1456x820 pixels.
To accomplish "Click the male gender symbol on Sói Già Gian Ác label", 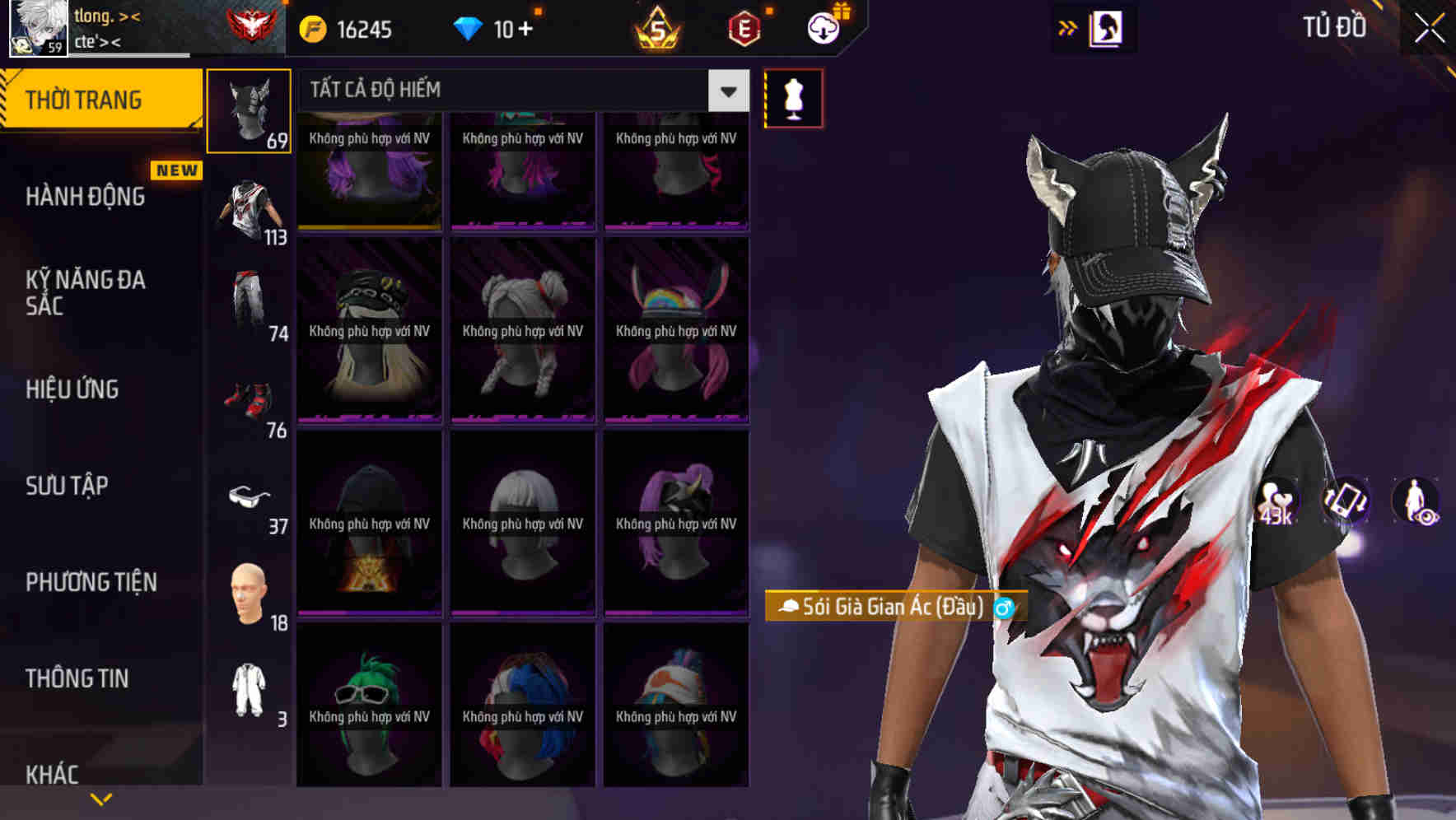I will [1003, 609].
